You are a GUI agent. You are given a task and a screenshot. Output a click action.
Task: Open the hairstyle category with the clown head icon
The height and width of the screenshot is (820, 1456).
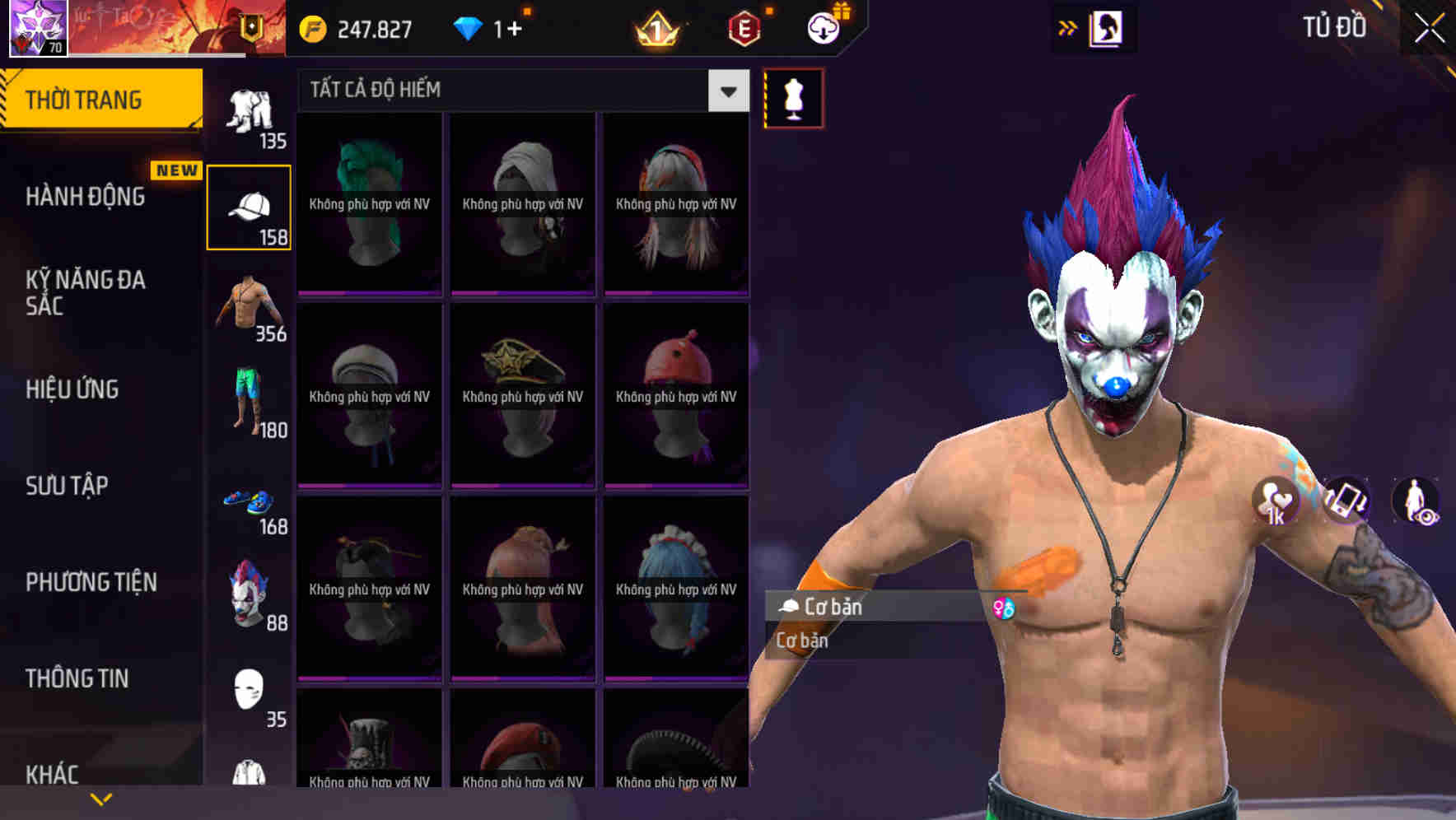click(250, 594)
